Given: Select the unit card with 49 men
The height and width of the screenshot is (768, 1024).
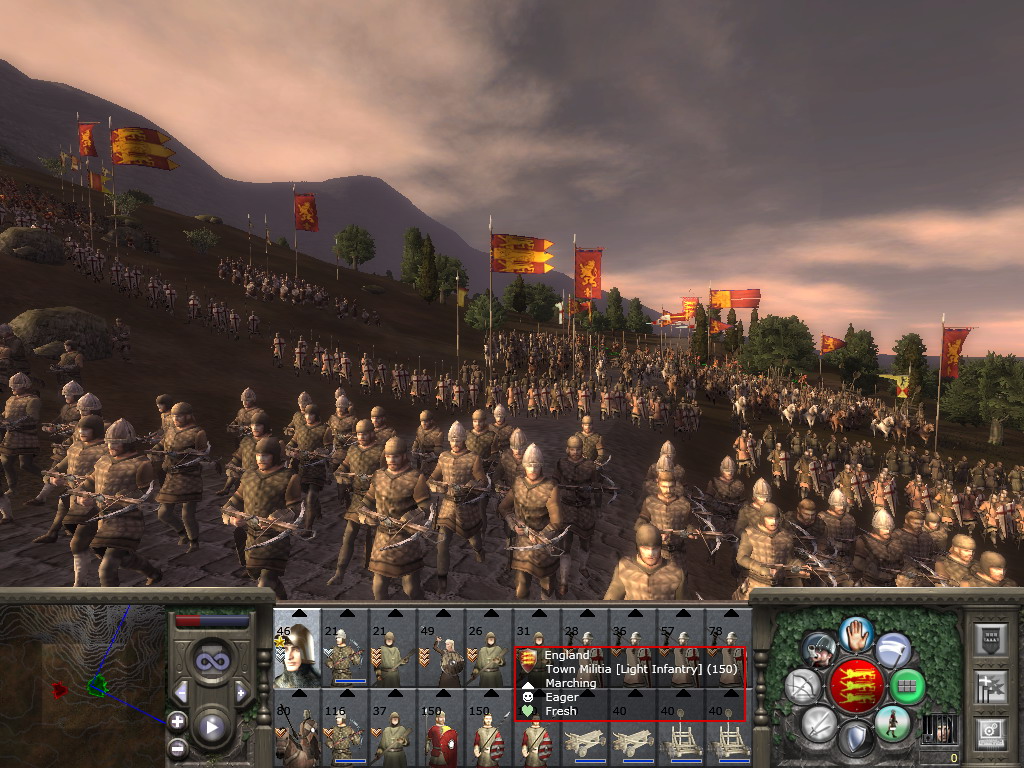Looking at the screenshot, I should click(440, 647).
